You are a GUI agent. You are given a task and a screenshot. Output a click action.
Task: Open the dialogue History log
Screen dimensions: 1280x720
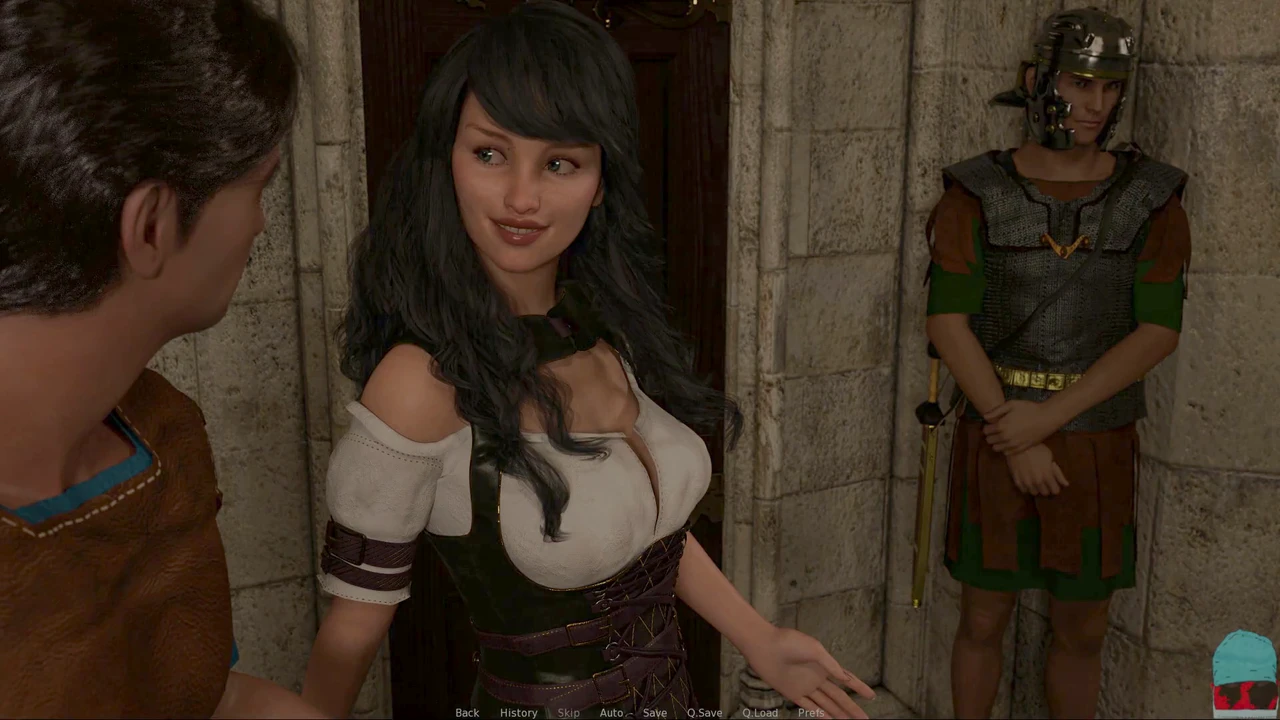pyautogui.click(x=518, y=712)
